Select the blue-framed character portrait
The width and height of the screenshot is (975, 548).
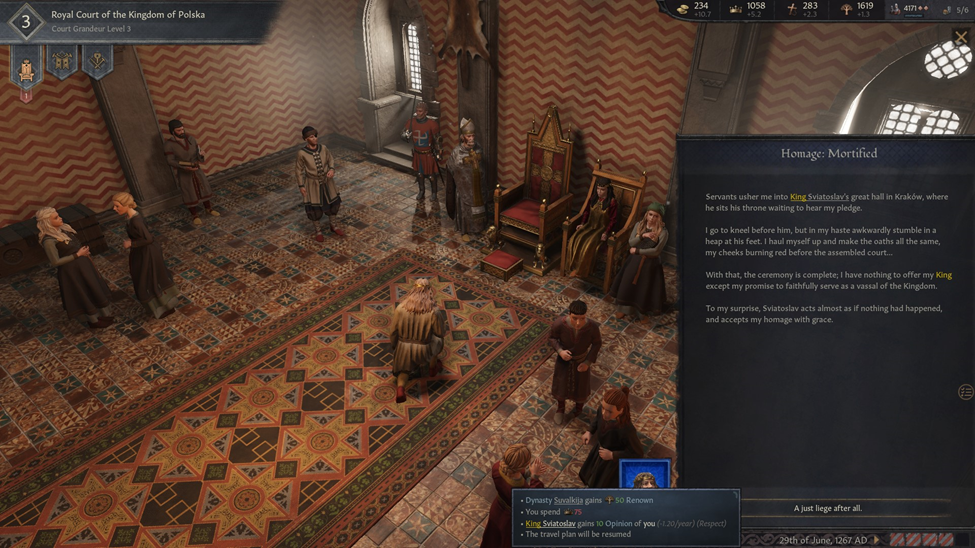644,474
